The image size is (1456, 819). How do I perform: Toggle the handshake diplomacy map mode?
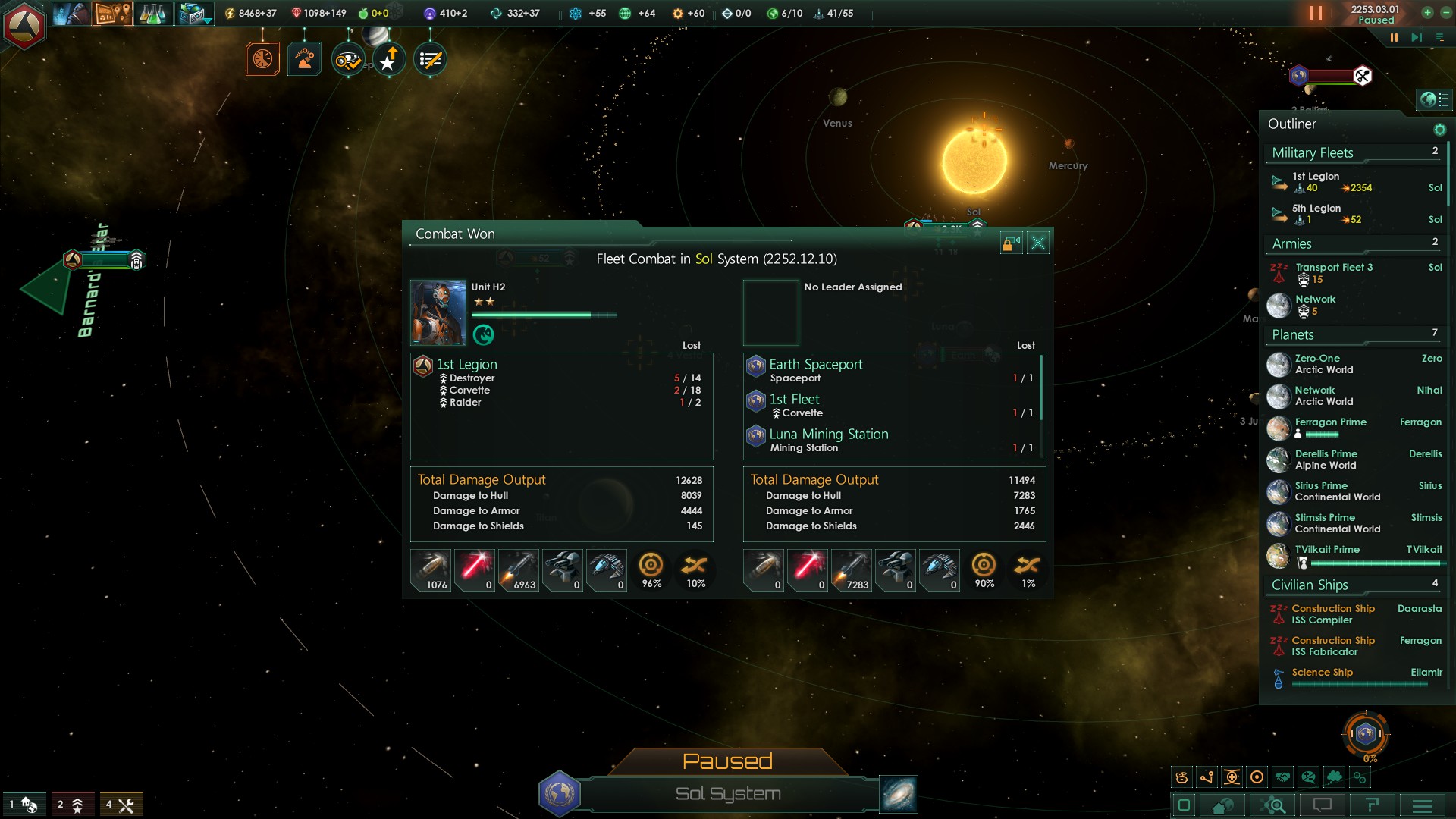(1282, 777)
